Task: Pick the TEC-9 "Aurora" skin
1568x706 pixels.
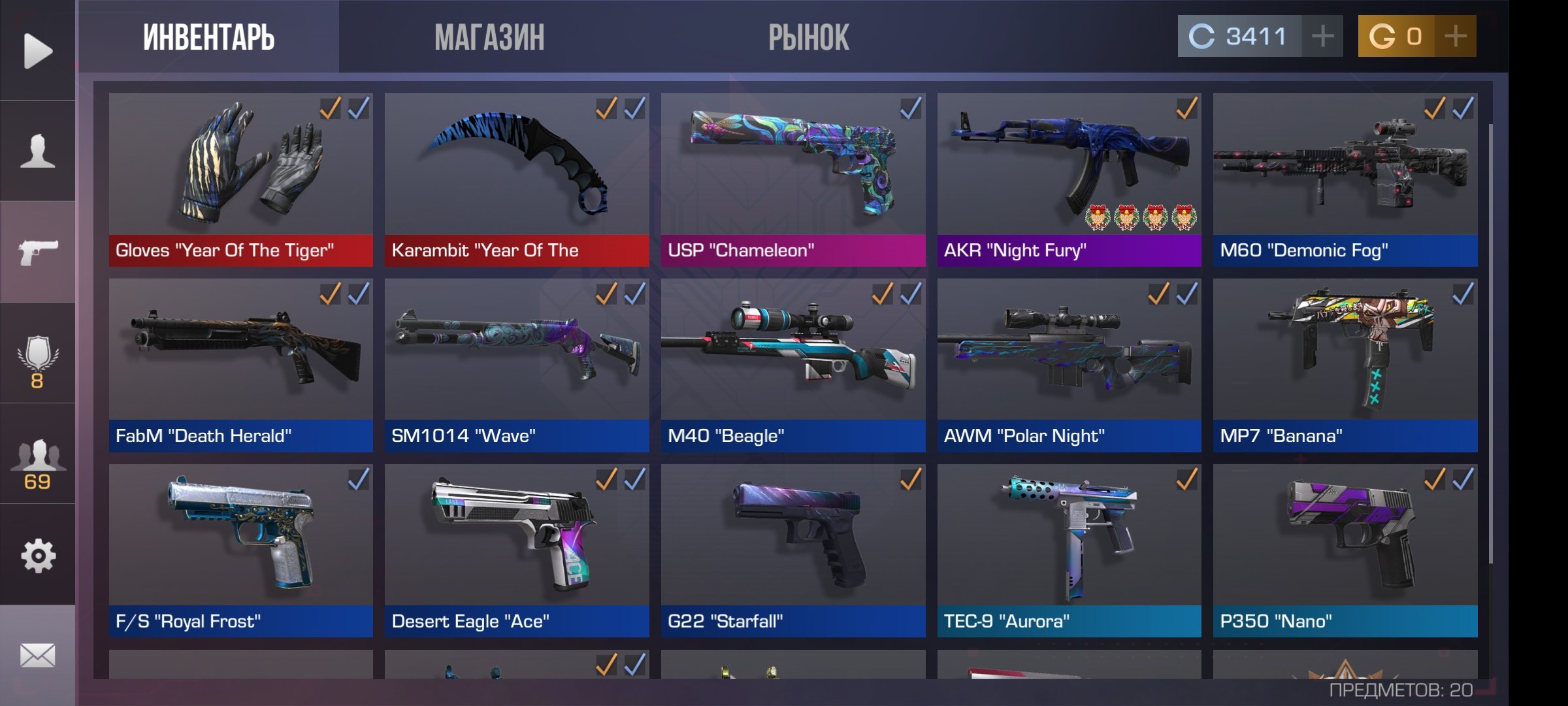Action: pos(1069,550)
